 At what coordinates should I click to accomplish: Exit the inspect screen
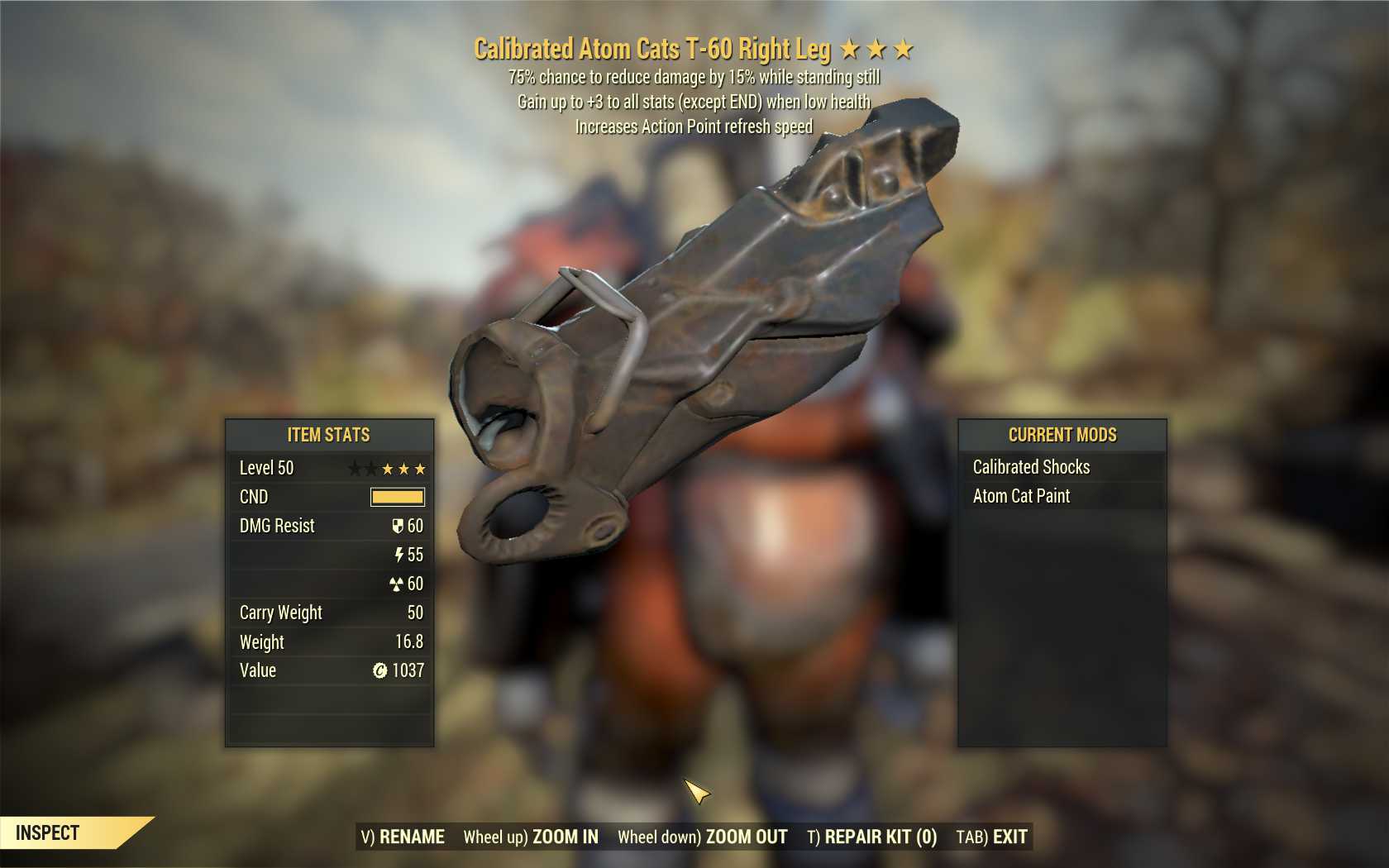(991, 837)
